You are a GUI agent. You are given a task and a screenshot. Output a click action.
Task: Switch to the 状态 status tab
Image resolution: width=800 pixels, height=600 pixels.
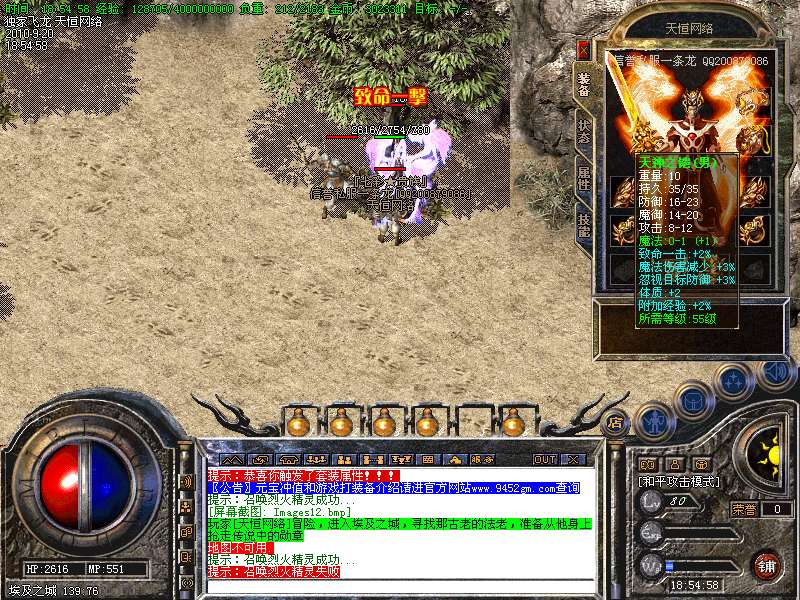(x=584, y=135)
